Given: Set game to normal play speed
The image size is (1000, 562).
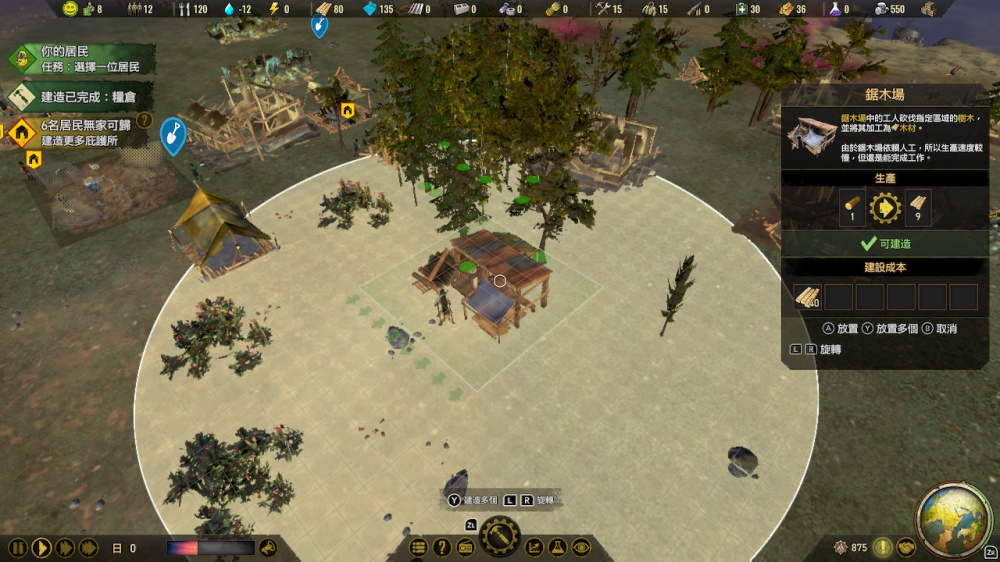Looking at the screenshot, I should (41, 548).
